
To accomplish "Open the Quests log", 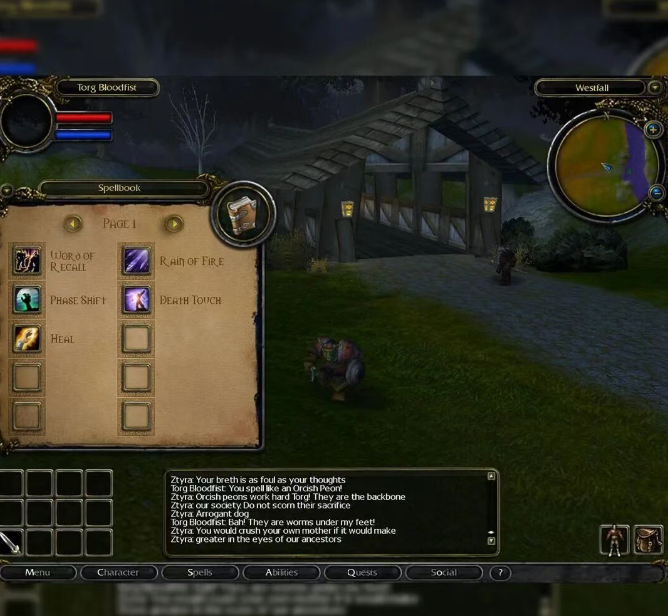I will [x=362, y=573].
